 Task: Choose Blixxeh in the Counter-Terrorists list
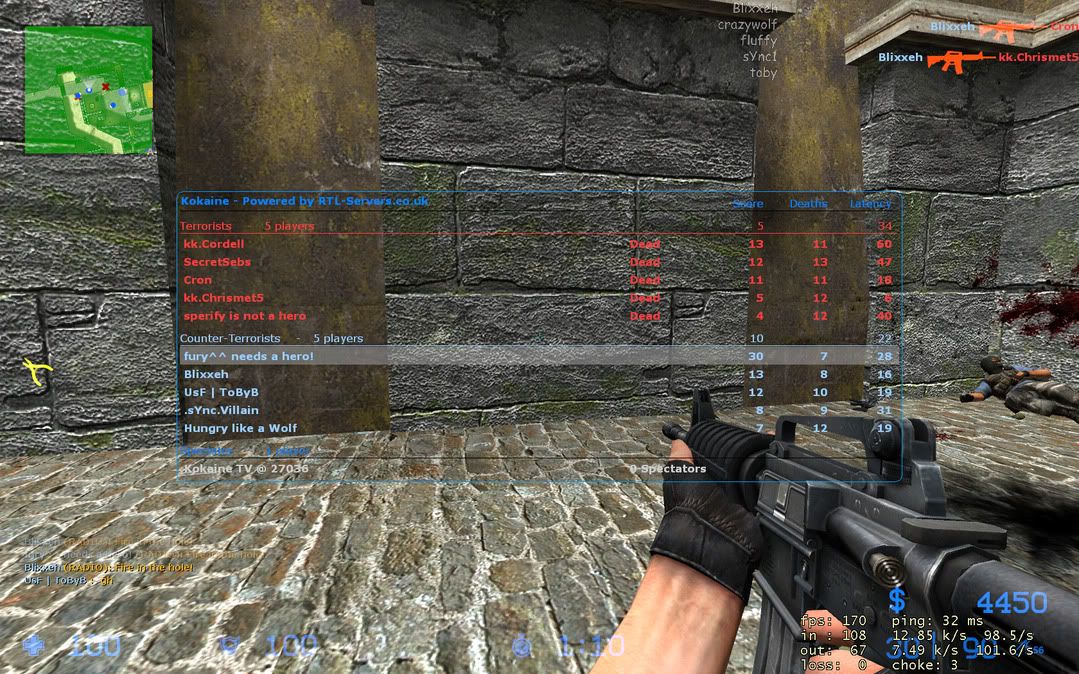point(206,374)
